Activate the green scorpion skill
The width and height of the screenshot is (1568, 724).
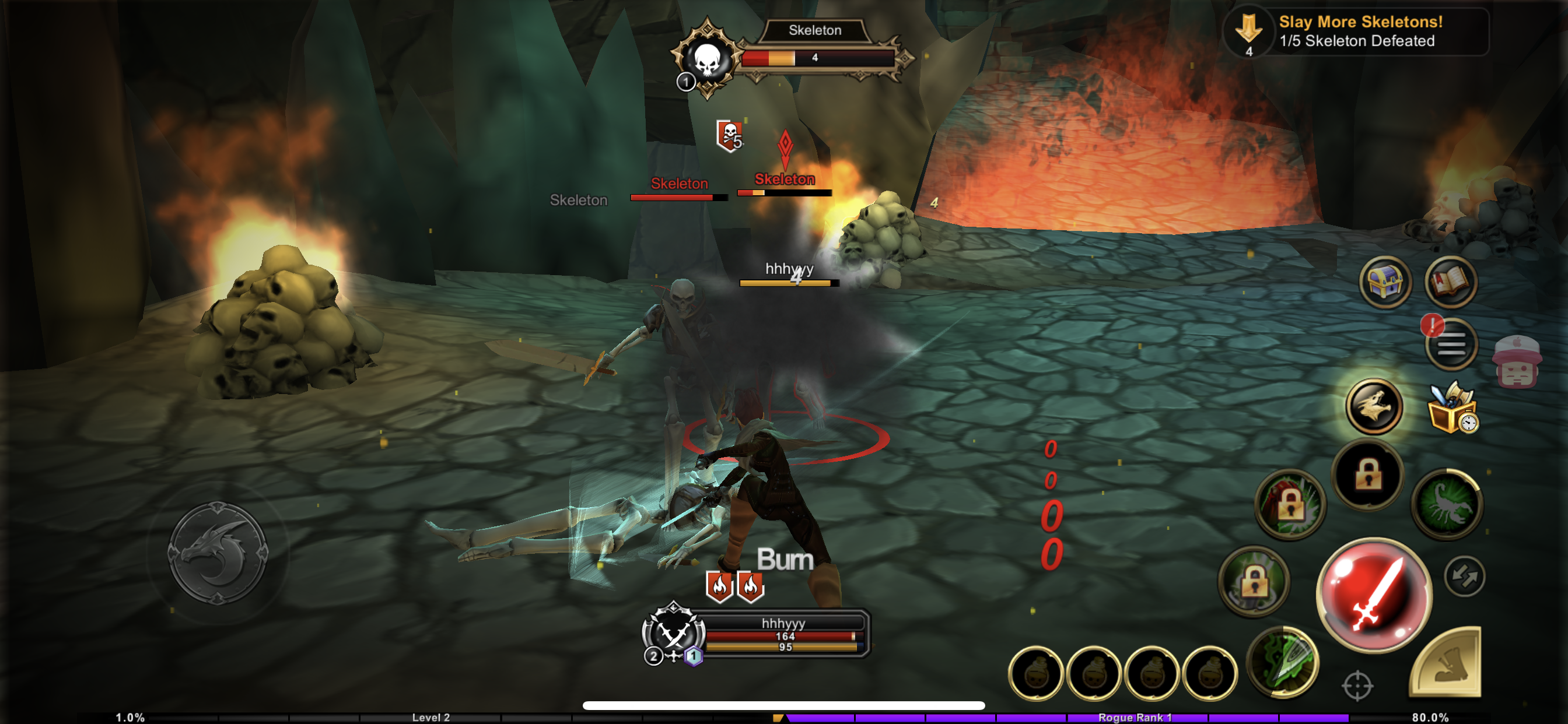coord(1447,504)
